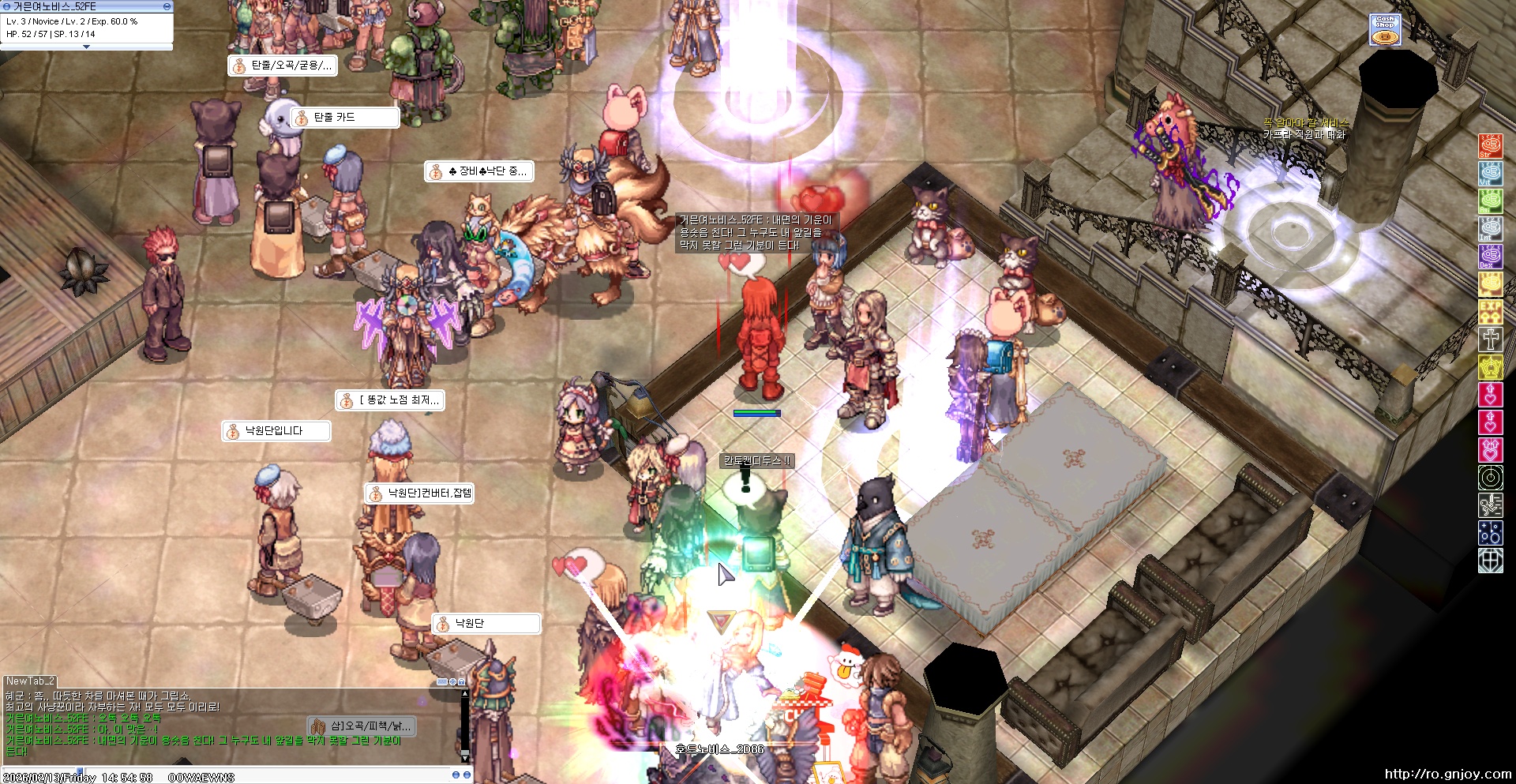This screenshot has height=784, width=1516.
Task: Click the chat scrollbar up arrow
Action: point(465,694)
